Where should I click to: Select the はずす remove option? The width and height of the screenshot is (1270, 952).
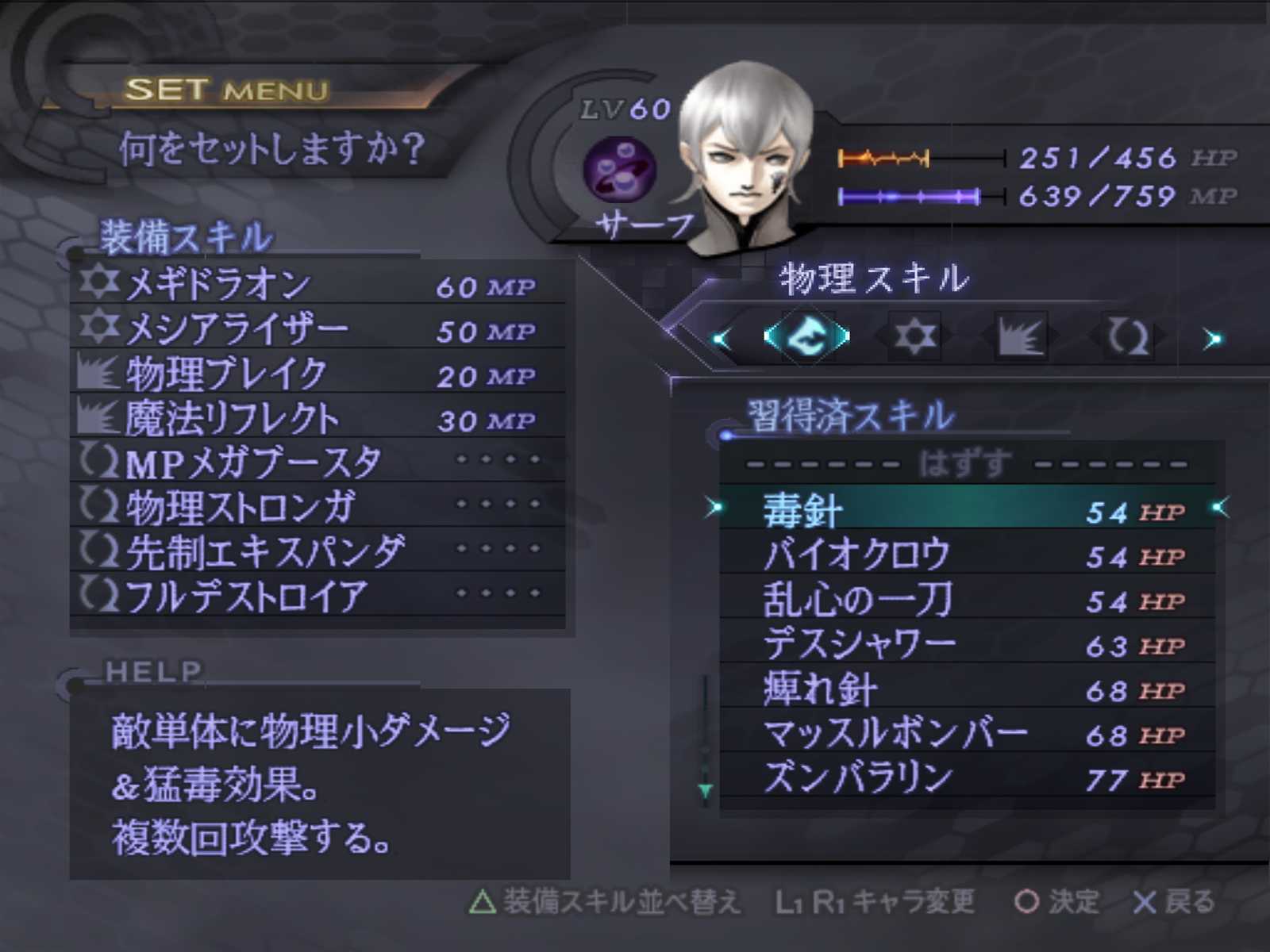tap(966, 463)
